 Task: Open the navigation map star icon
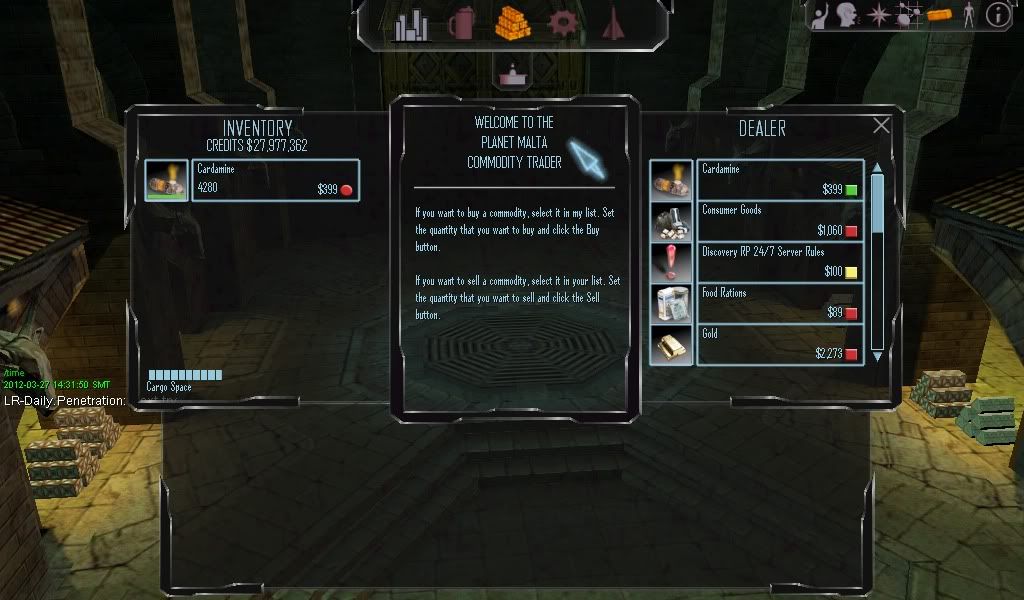879,14
